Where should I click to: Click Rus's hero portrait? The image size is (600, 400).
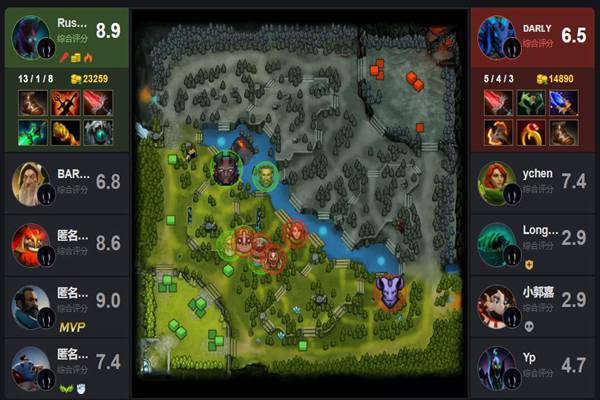click(x=31, y=37)
